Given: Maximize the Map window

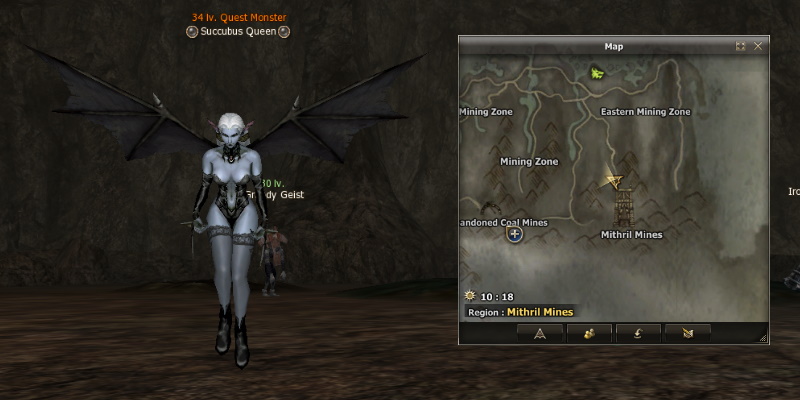Looking at the screenshot, I should [x=741, y=46].
